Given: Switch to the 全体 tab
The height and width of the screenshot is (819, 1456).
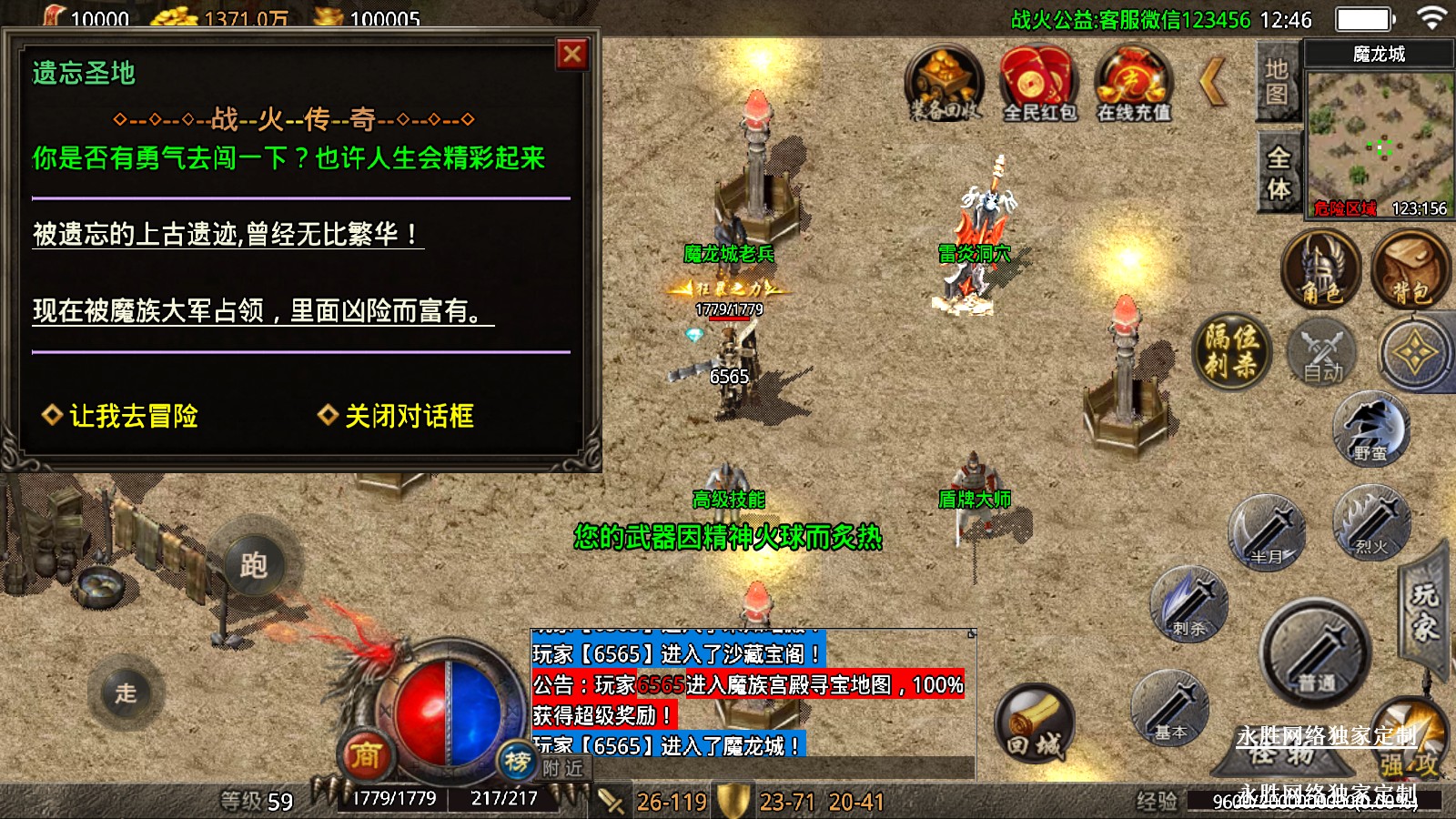Looking at the screenshot, I should [x=1279, y=173].
